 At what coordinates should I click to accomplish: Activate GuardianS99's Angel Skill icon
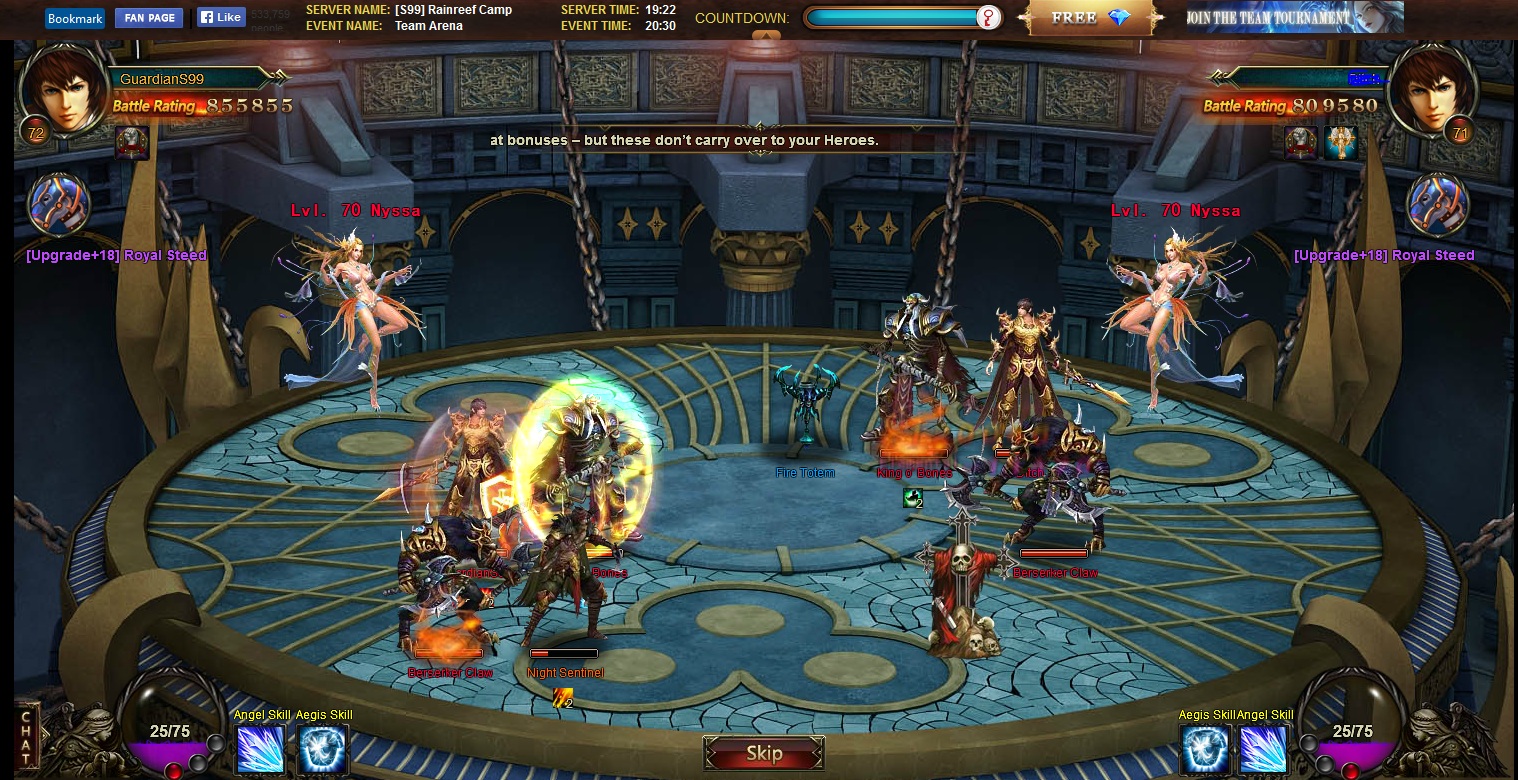coord(261,749)
